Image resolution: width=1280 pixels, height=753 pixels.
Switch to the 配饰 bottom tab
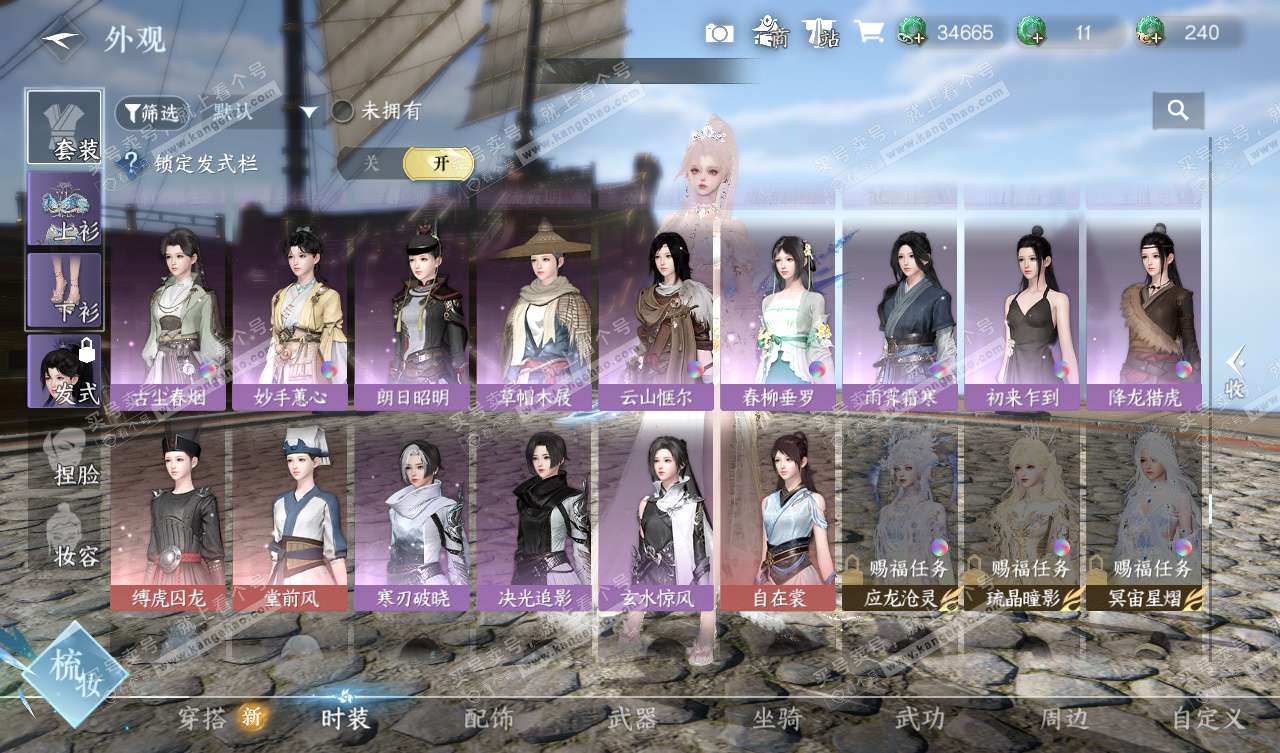click(x=489, y=718)
